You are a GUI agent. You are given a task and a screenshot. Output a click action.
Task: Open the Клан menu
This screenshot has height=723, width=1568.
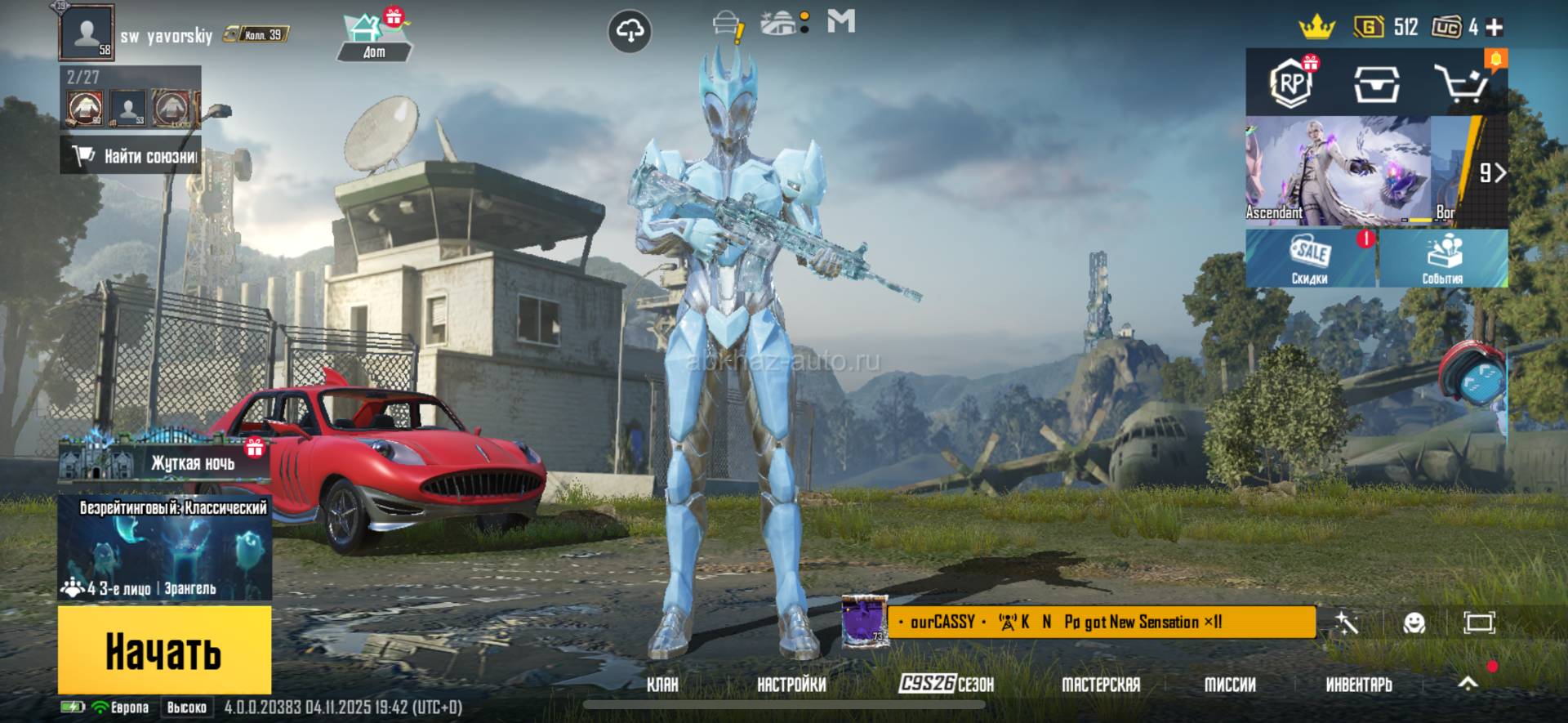[662, 685]
